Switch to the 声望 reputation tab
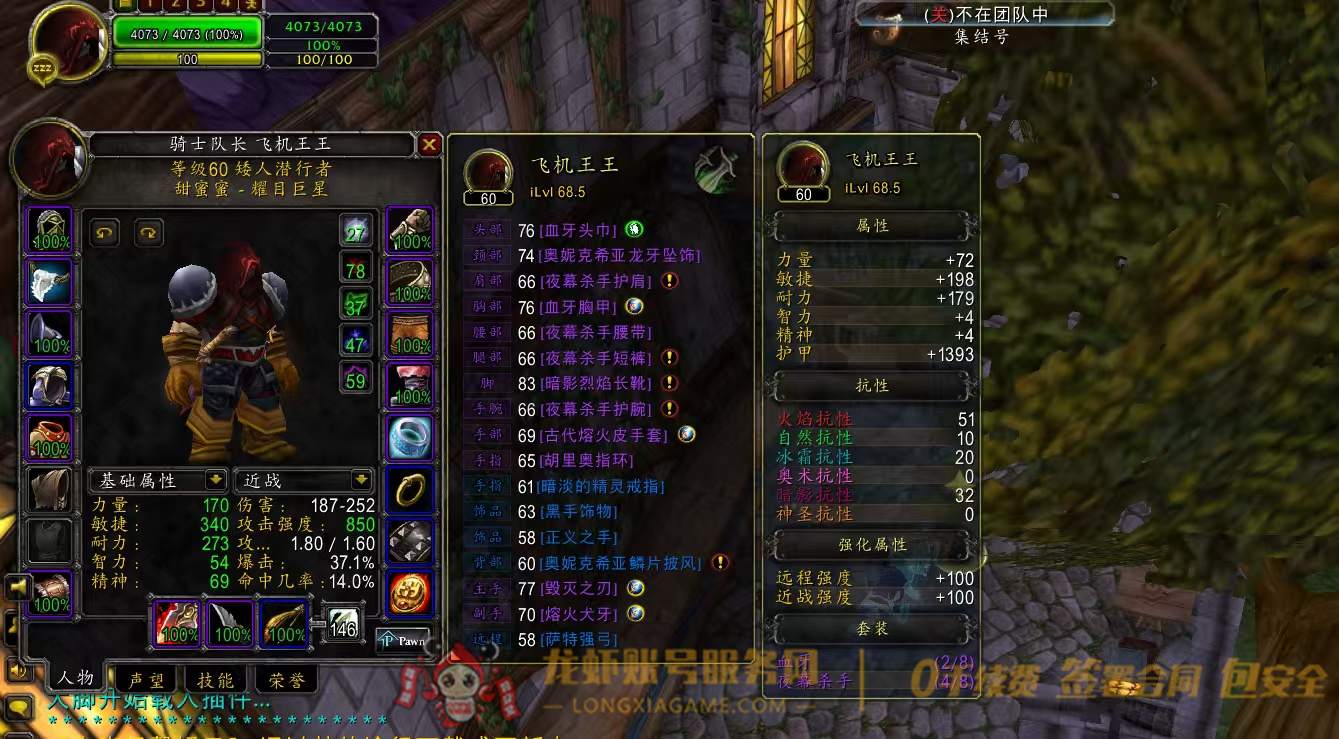Image resolution: width=1339 pixels, height=739 pixels. 147,680
